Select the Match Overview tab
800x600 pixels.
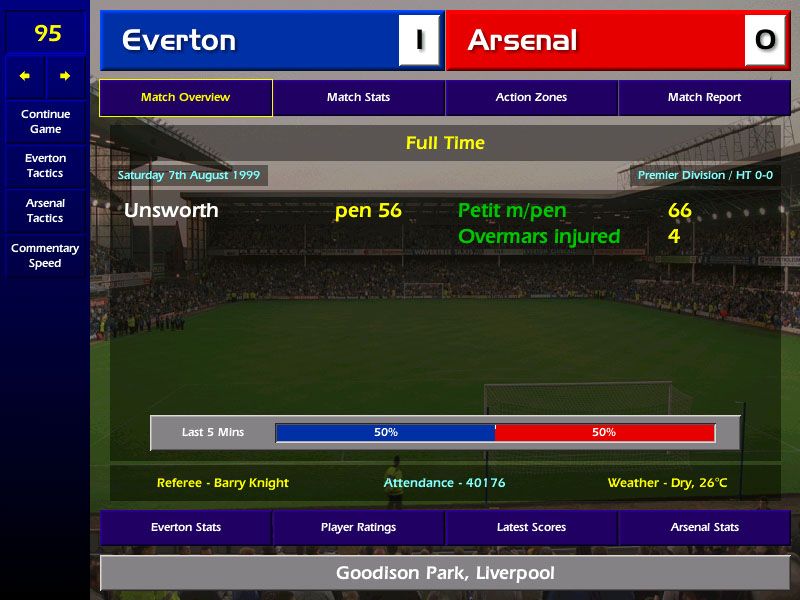click(186, 98)
